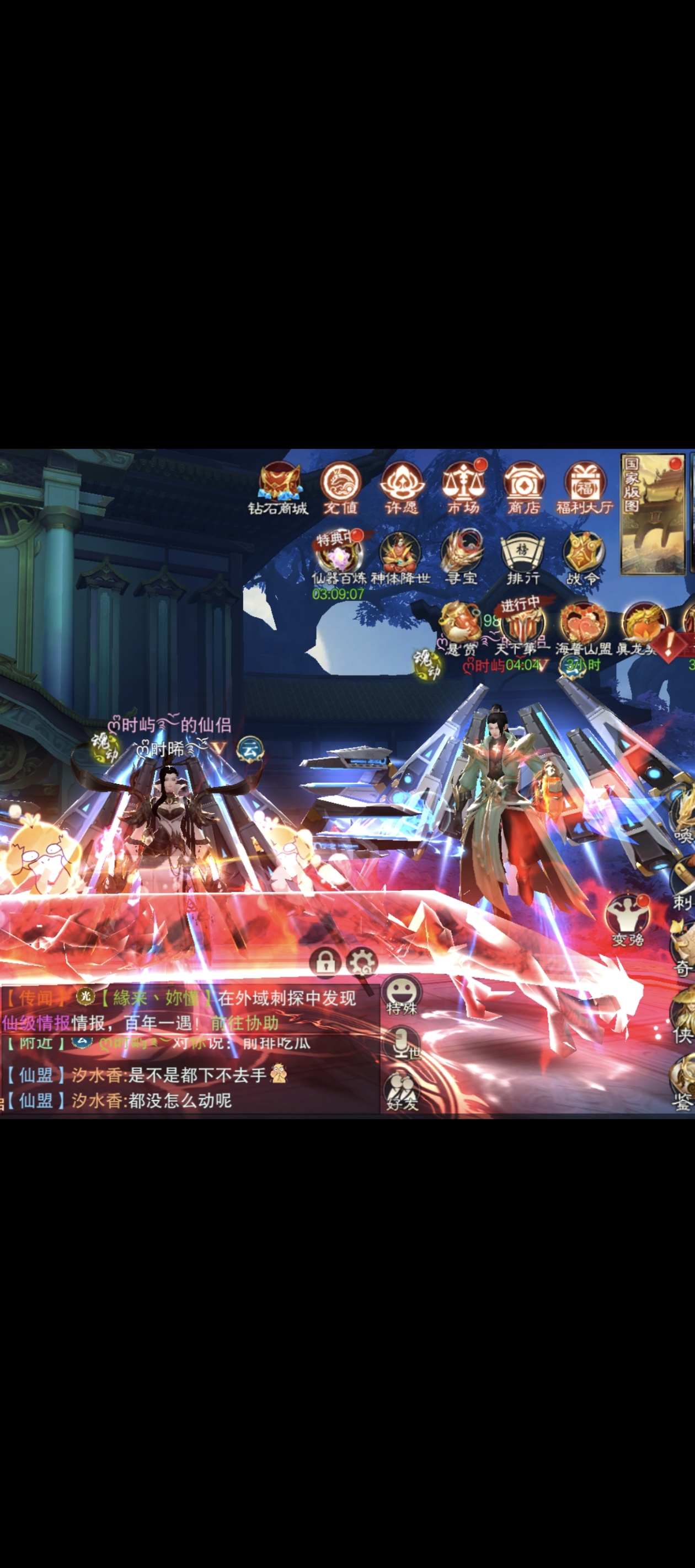This screenshot has width=695, height=1568.
Task: Toggle the chat padlock button
Action: click(x=325, y=962)
